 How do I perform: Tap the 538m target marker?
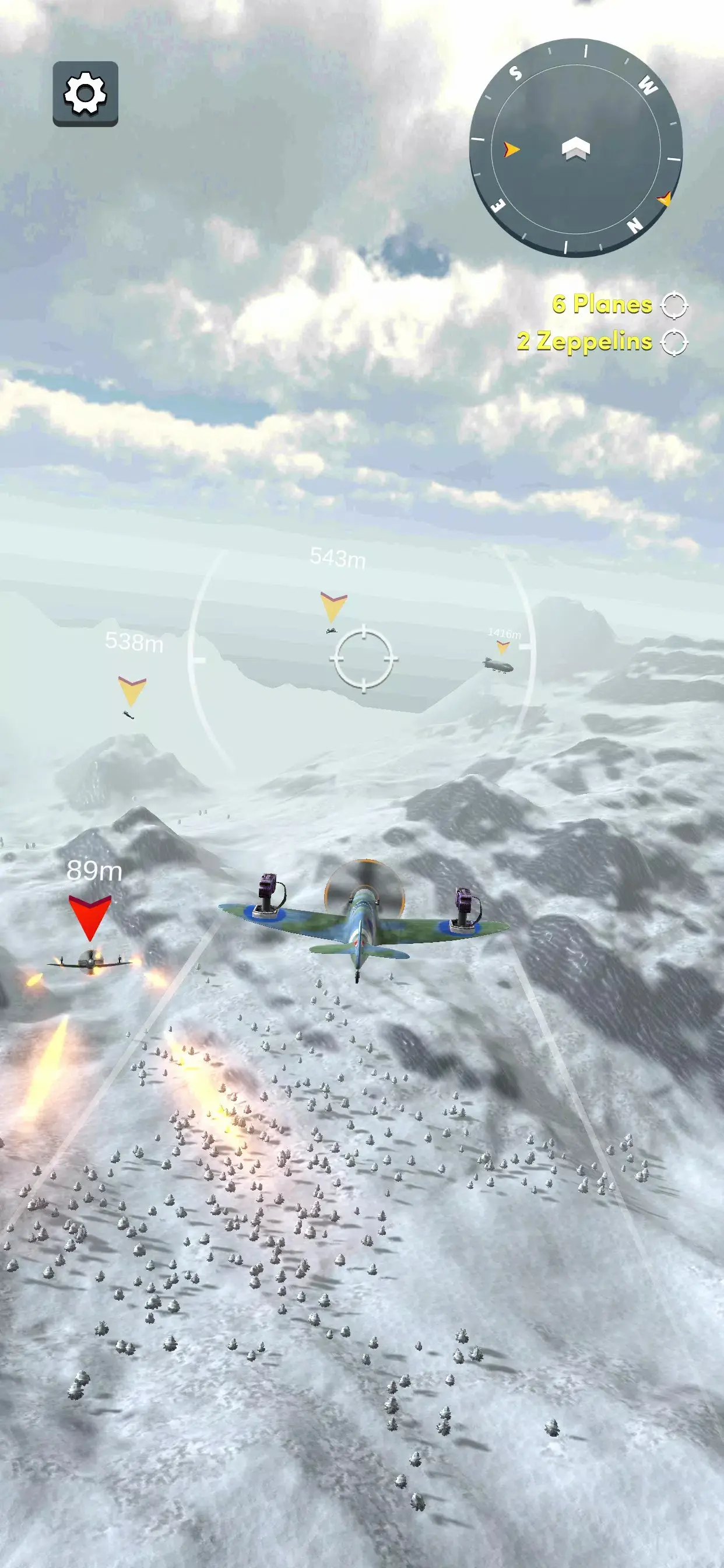[x=132, y=690]
